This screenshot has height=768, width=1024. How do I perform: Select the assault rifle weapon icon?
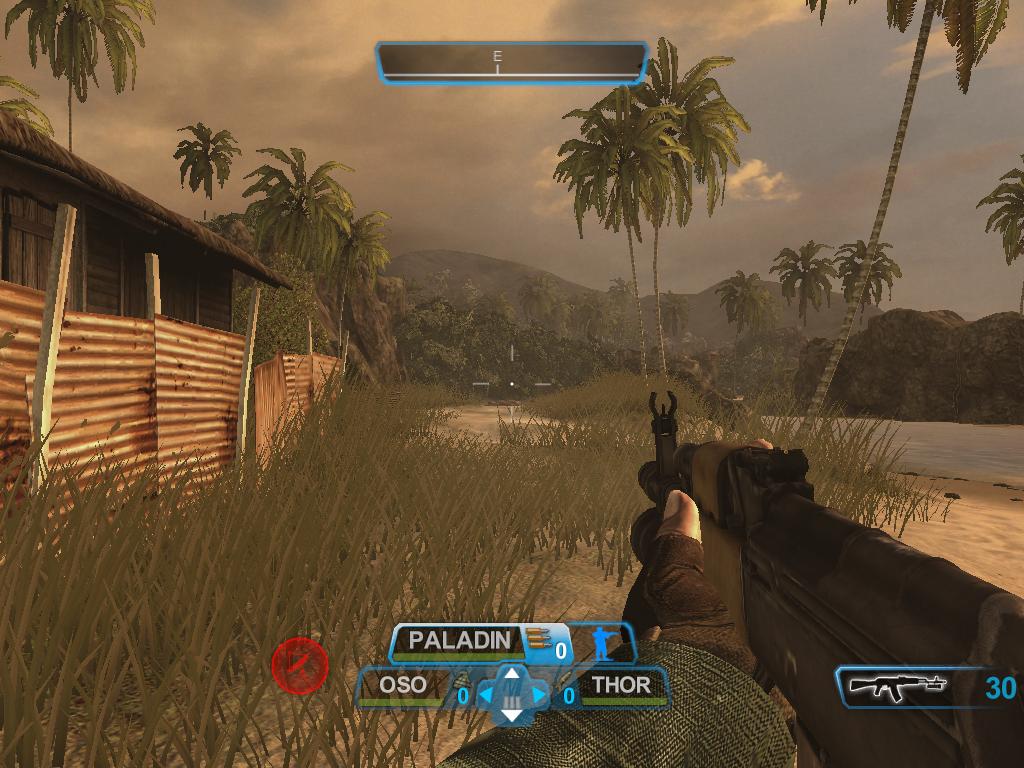pos(897,687)
